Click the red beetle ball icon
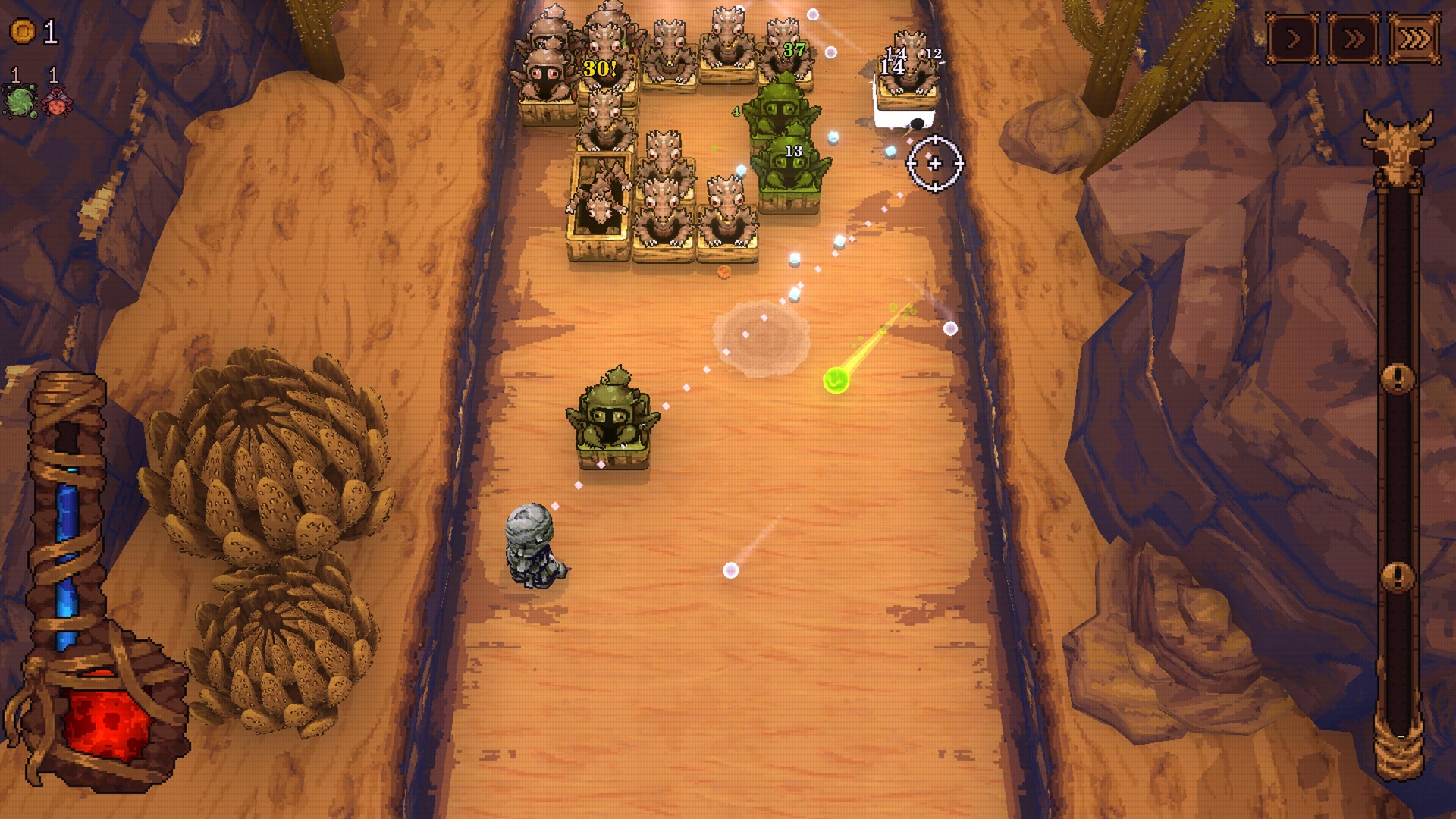 [x=55, y=101]
